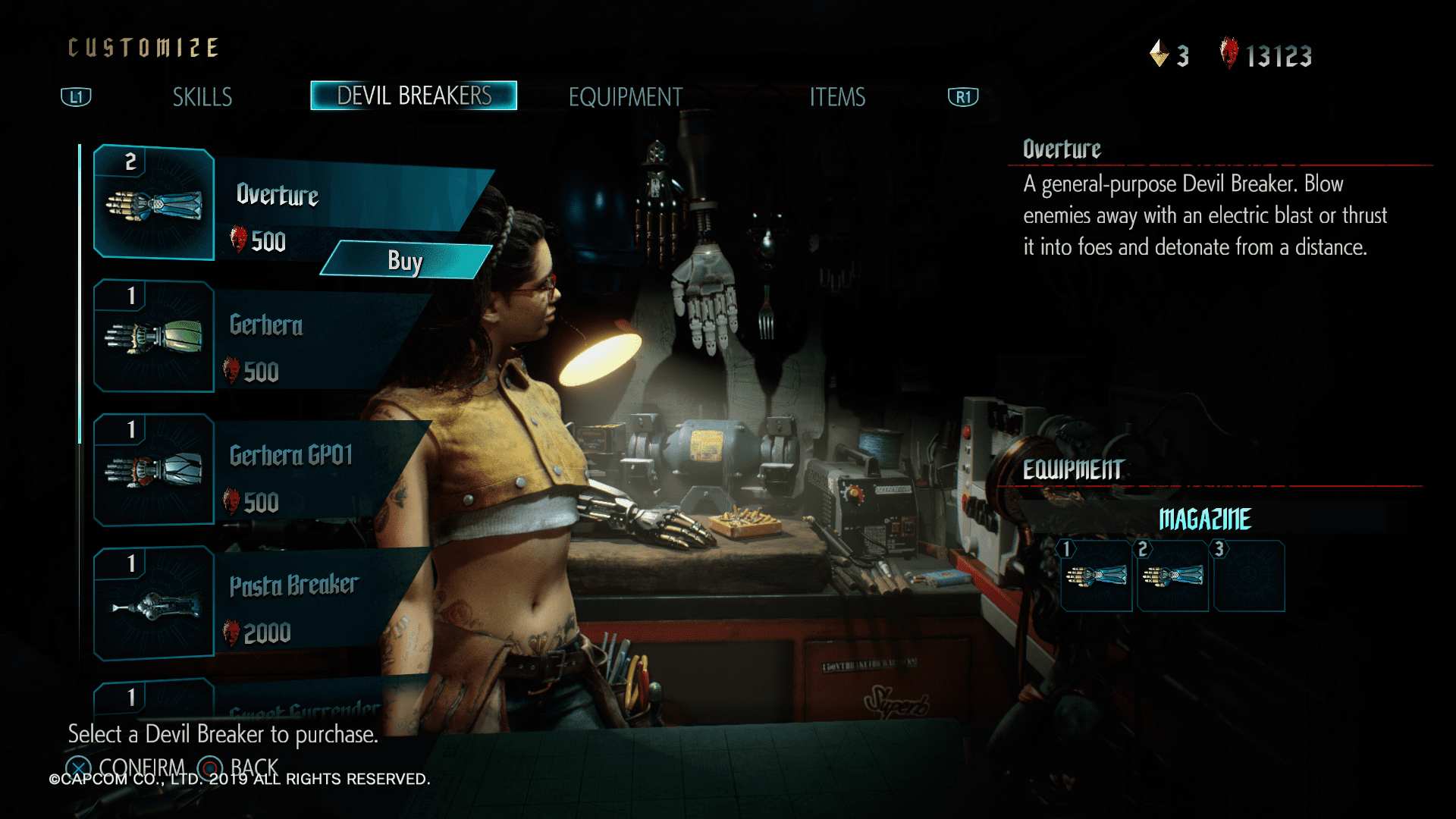Select magazine slot 1 Overture
Image resolution: width=1456 pixels, height=819 pixels.
pos(1097,576)
